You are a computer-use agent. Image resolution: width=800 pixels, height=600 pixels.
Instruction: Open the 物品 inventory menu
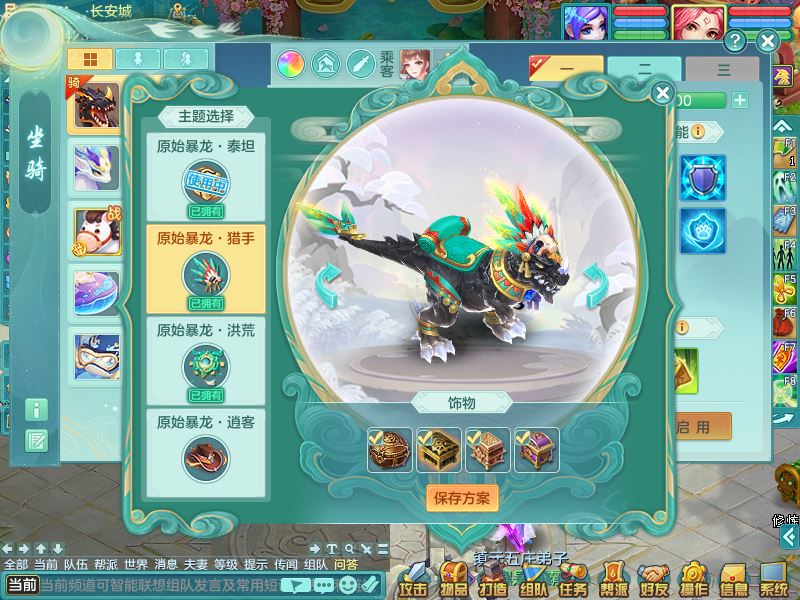click(453, 578)
